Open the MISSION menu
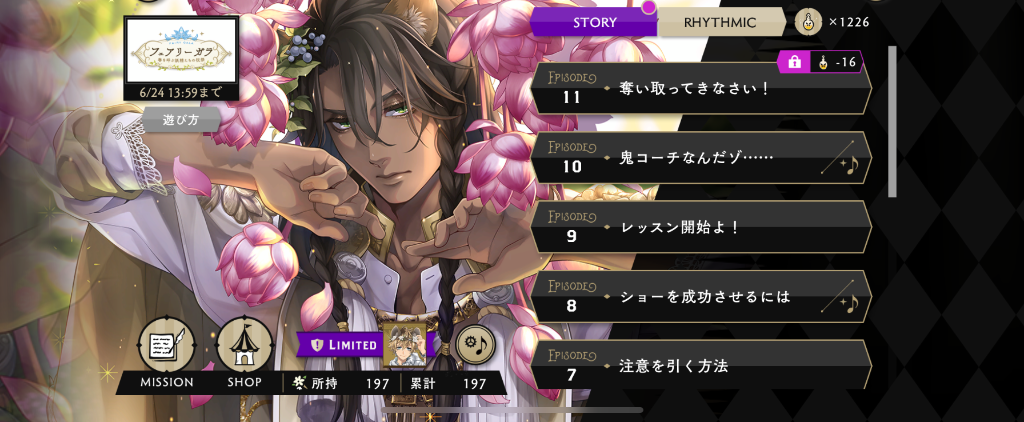 [166, 350]
